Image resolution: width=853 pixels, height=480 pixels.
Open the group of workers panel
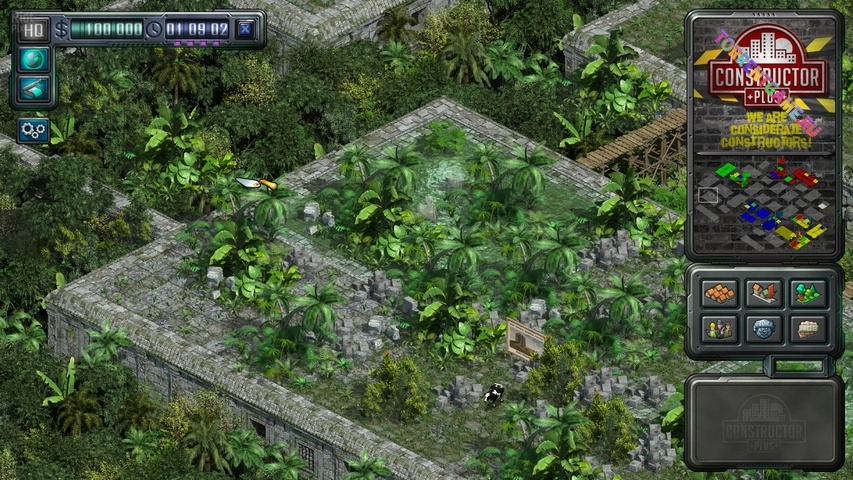pos(719,327)
